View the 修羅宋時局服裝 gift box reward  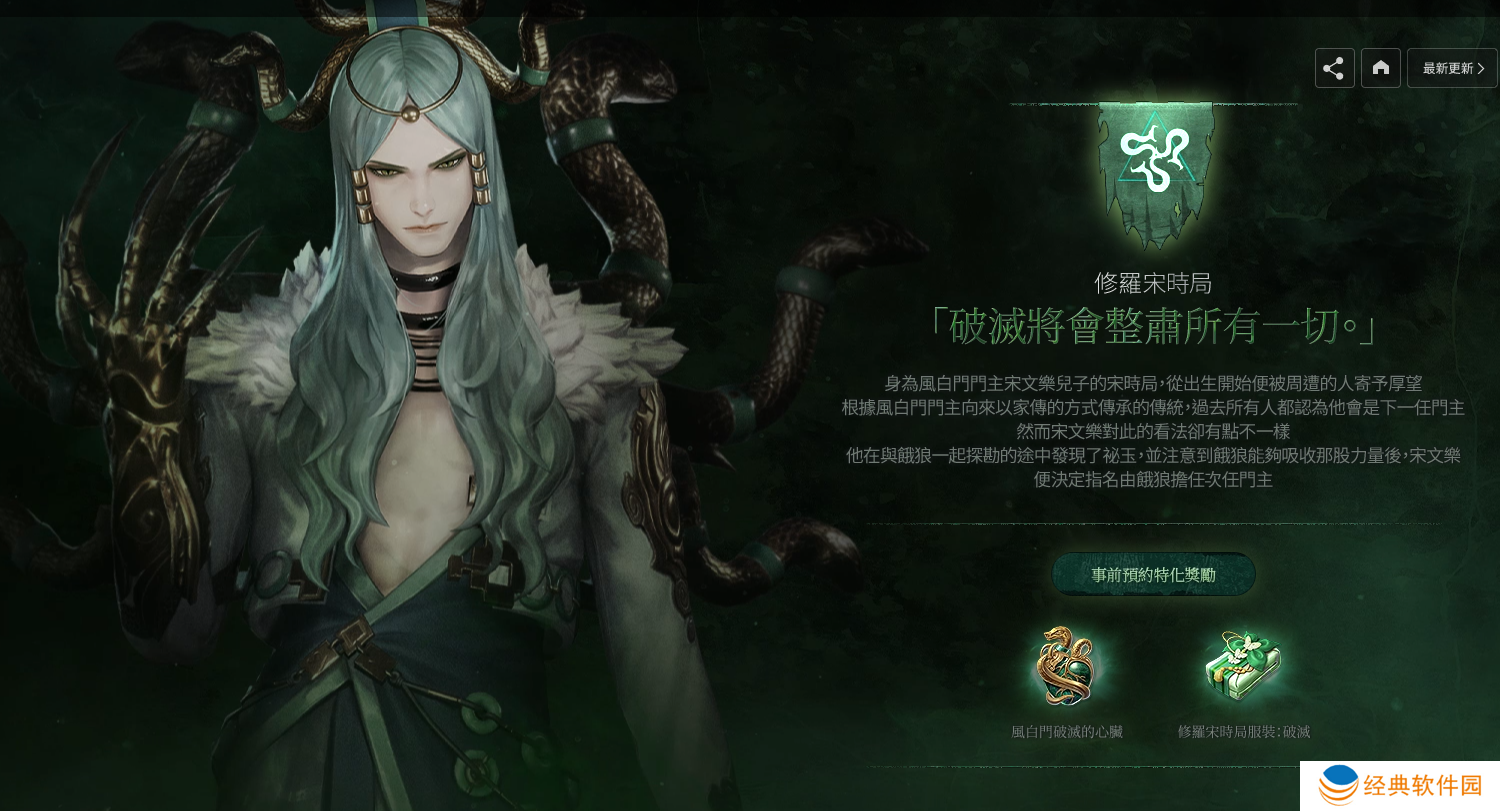(x=1243, y=666)
